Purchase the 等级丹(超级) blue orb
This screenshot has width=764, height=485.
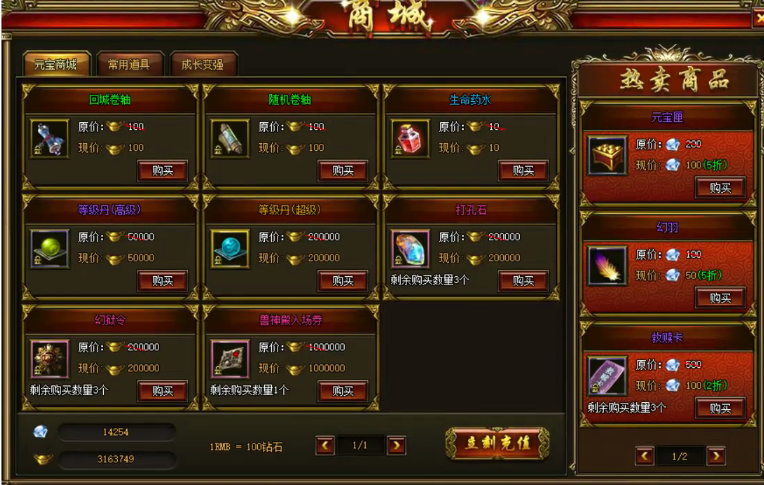coord(342,281)
